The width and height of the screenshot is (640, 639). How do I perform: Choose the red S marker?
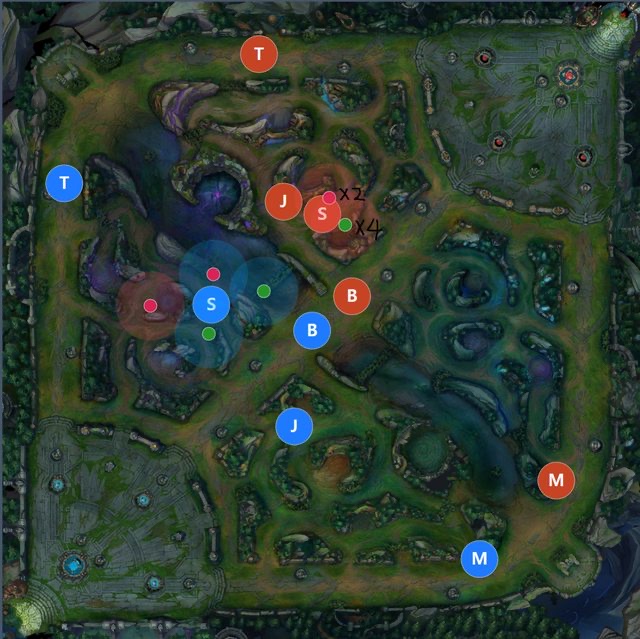point(322,214)
